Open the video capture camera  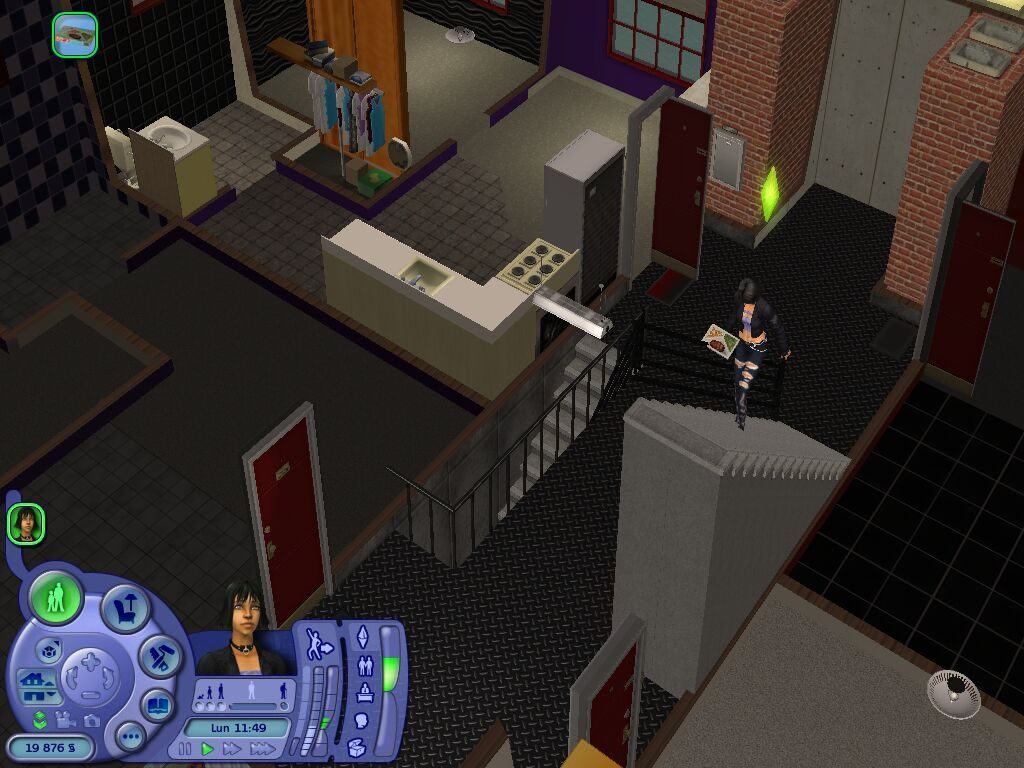pos(67,719)
